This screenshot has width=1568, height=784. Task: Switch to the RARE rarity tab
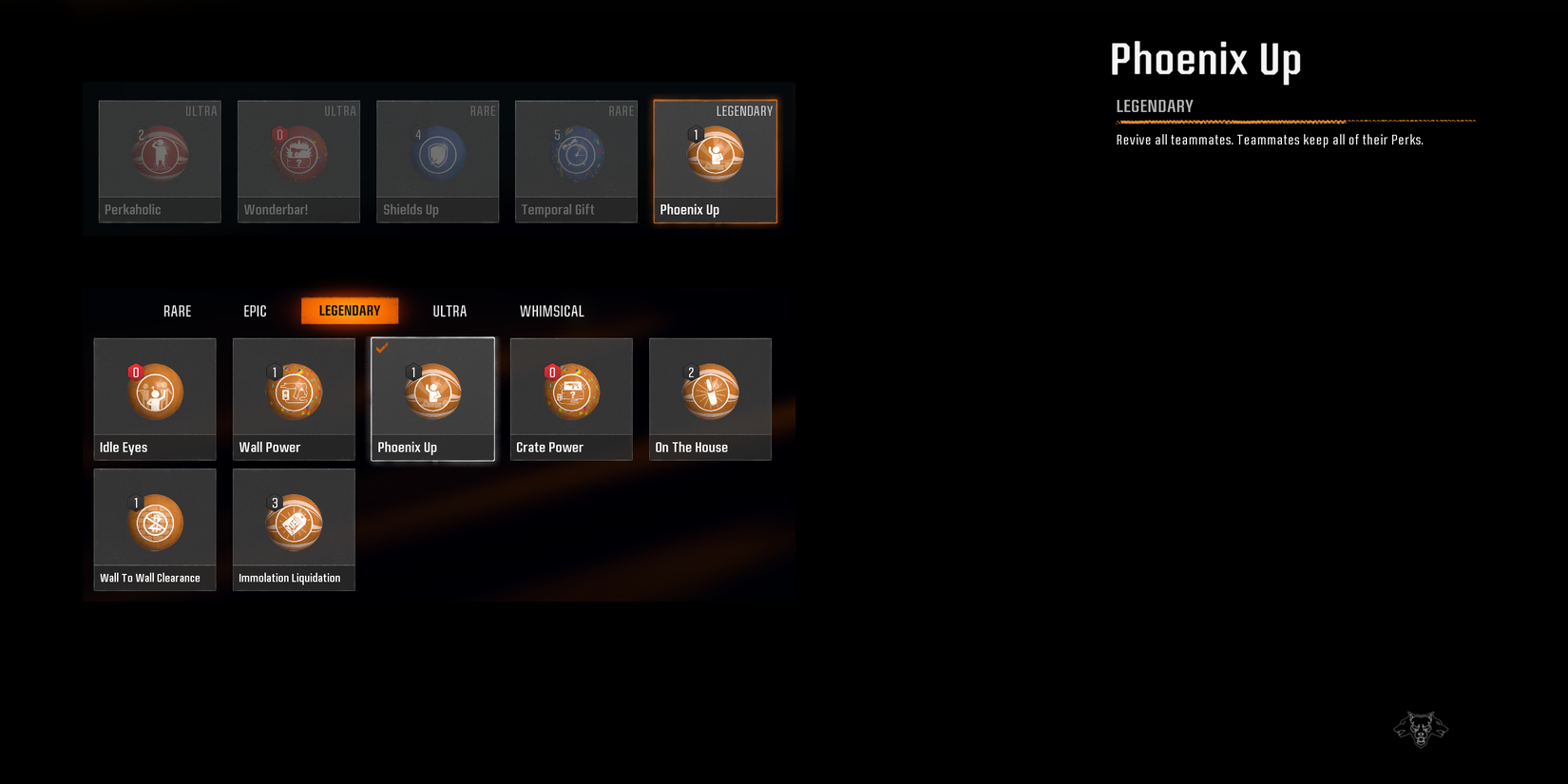coord(177,311)
